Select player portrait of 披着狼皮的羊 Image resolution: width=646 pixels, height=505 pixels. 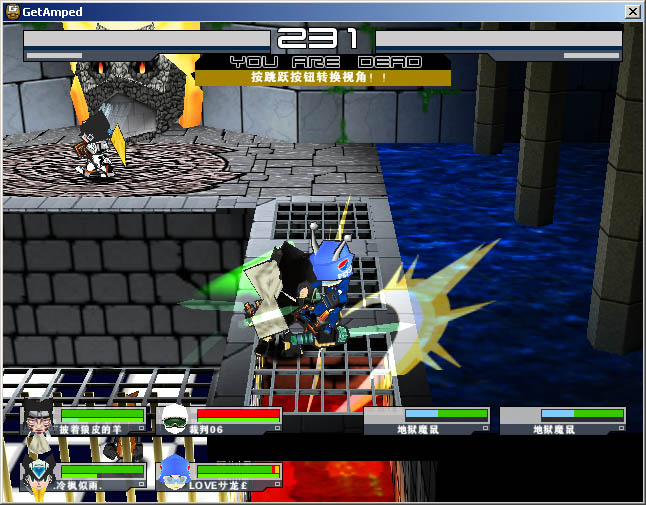(x=39, y=419)
